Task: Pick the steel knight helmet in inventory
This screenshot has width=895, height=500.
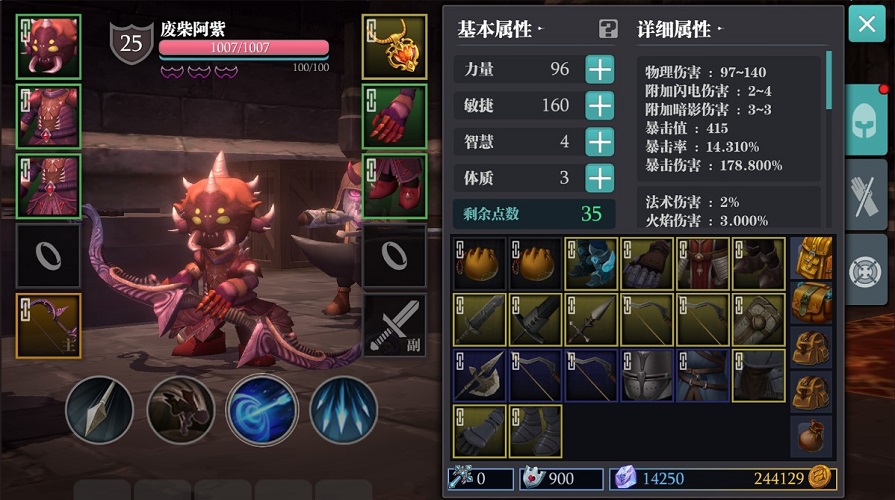Action: pos(647,375)
